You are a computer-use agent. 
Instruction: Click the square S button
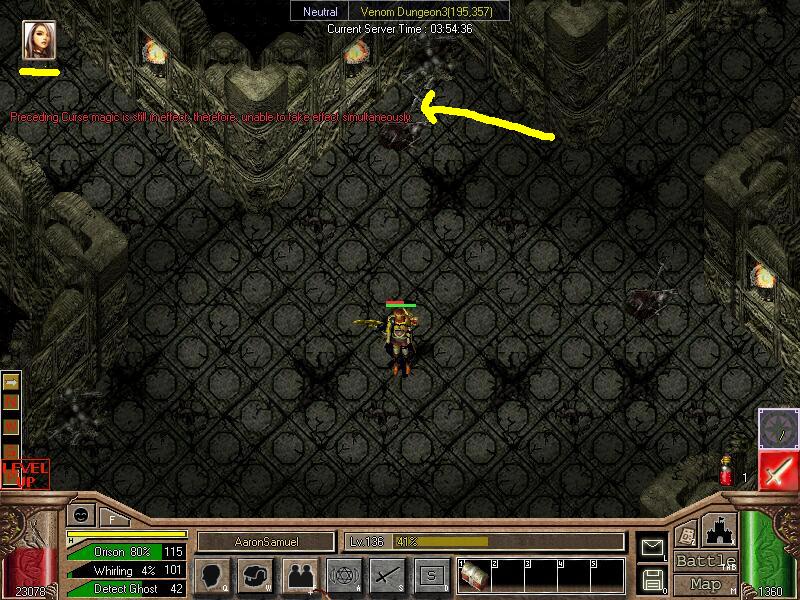(430, 575)
